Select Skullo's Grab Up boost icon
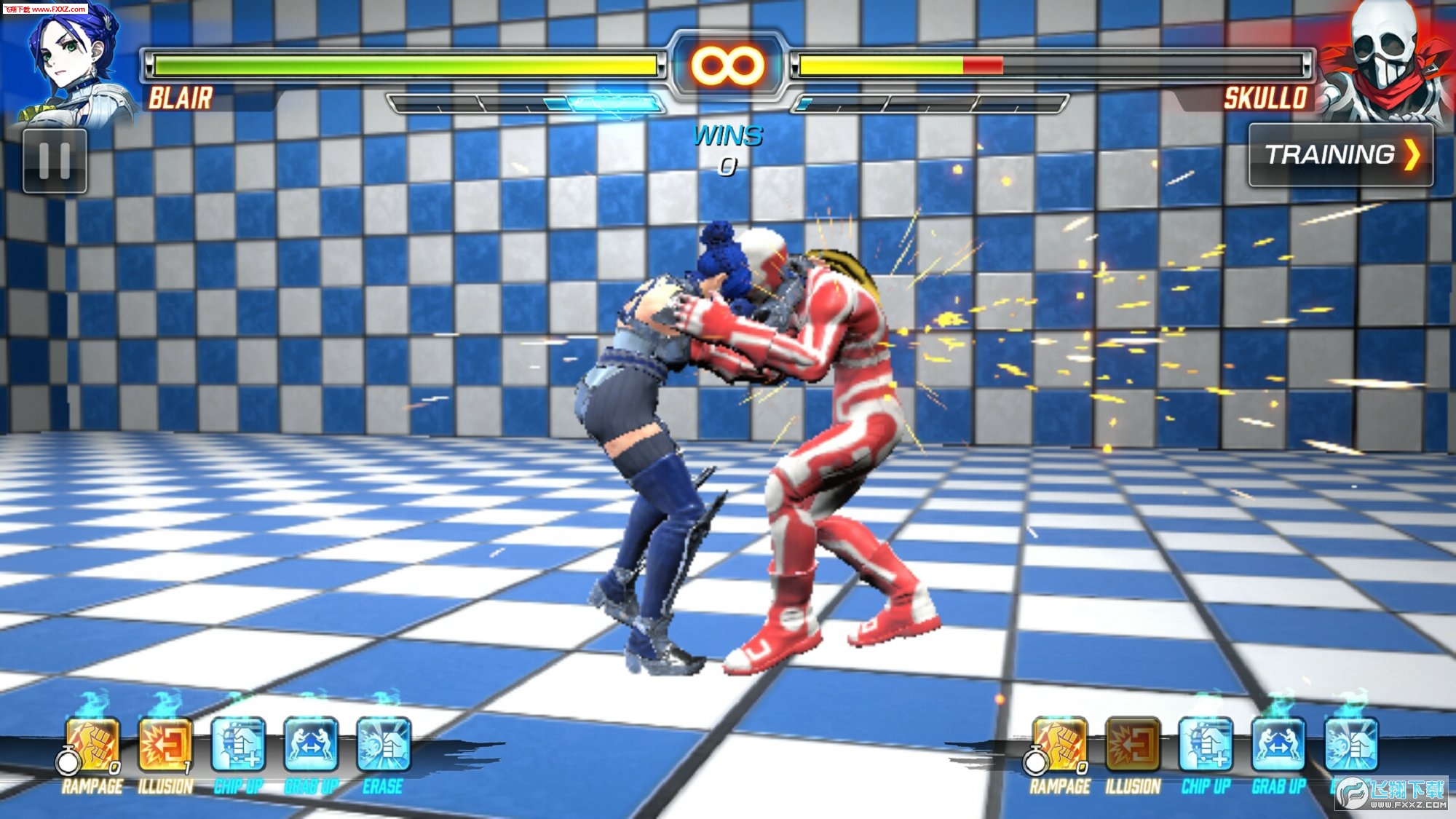Image resolution: width=1456 pixels, height=819 pixels. click(x=1278, y=744)
